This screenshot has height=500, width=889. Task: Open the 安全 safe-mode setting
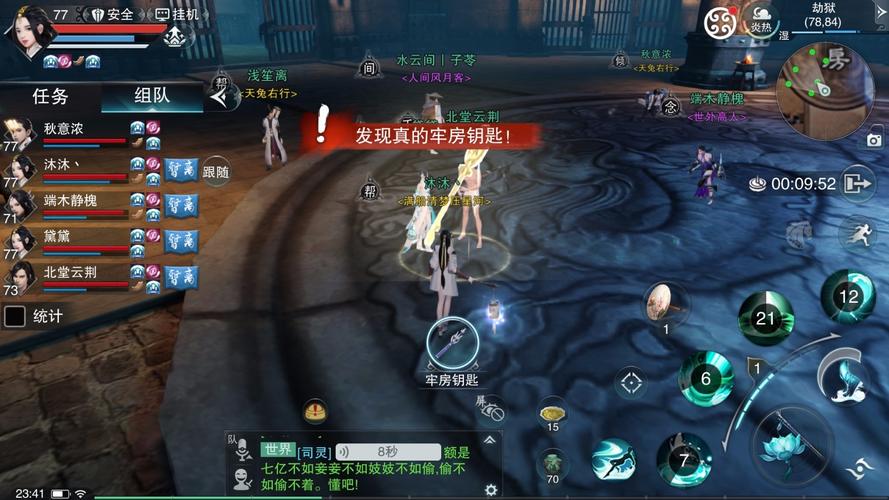click(111, 14)
